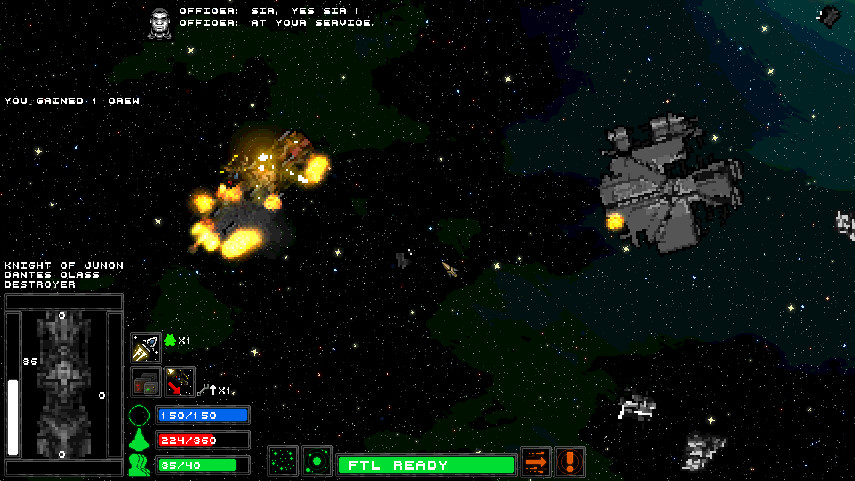Open the green radar scanner icon
Image resolution: width=855 pixels, height=481 pixels.
pos(317,462)
